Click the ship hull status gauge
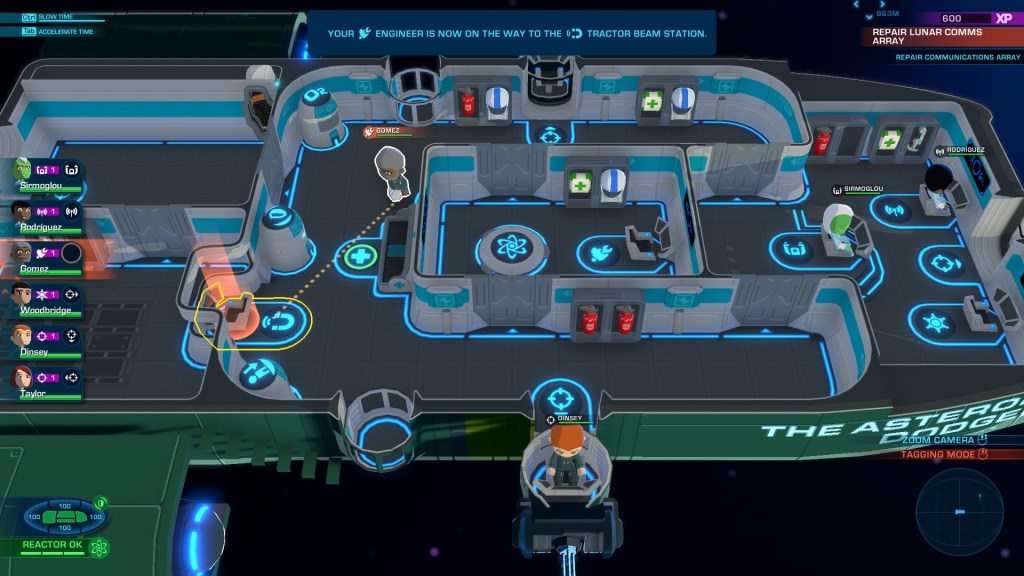 point(65,516)
